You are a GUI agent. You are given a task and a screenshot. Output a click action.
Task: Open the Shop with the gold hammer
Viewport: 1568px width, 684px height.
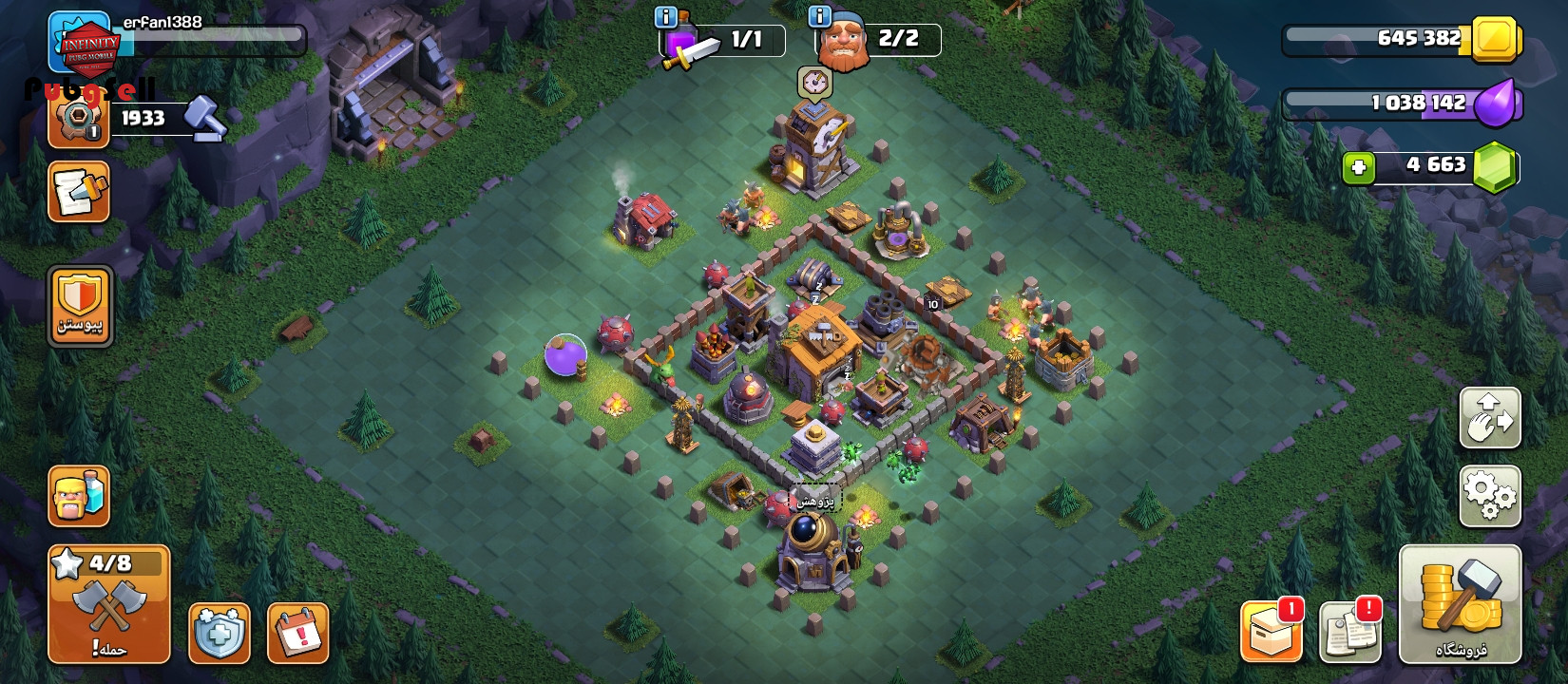pyautogui.click(x=1460, y=604)
